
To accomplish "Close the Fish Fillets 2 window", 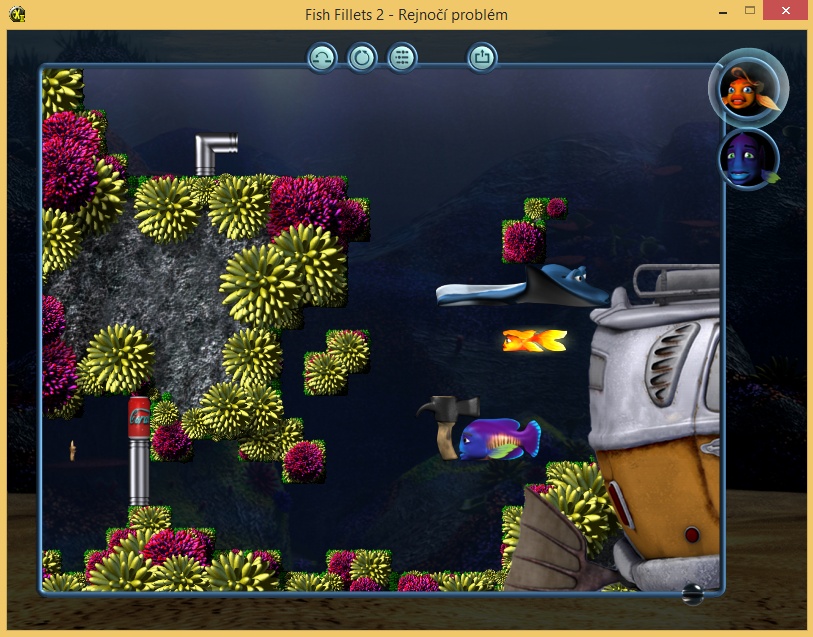I will 786,10.
